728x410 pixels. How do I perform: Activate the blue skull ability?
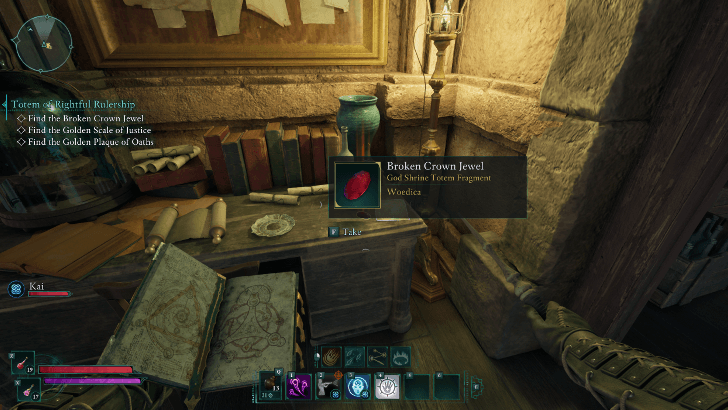tap(358, 386)
